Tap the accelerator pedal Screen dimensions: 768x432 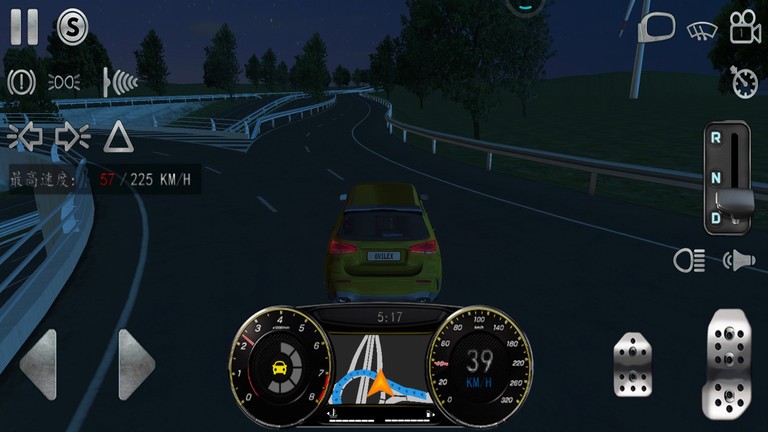click(x=730, y=364)
